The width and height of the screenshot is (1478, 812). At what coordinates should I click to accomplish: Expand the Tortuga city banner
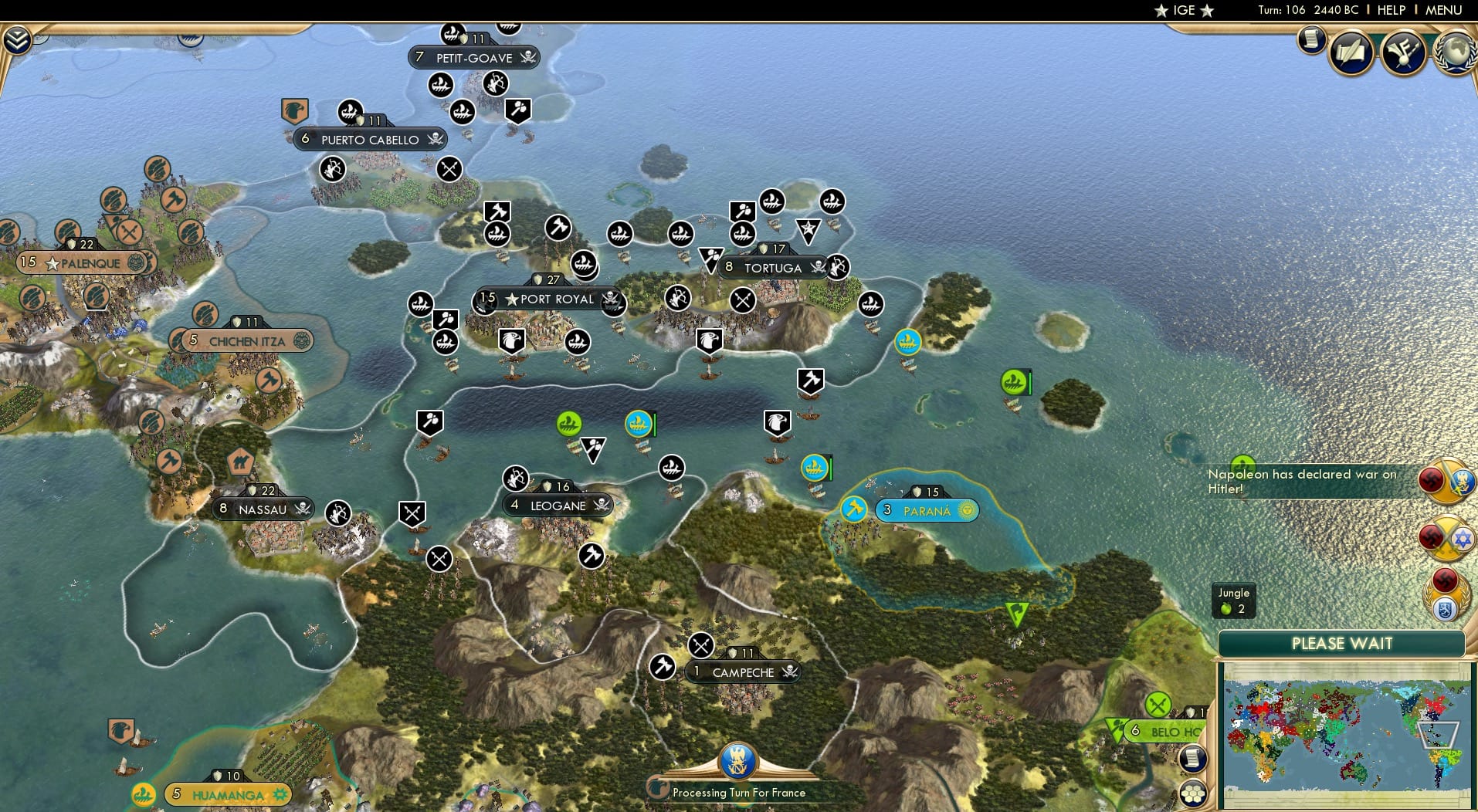[771, 268]
